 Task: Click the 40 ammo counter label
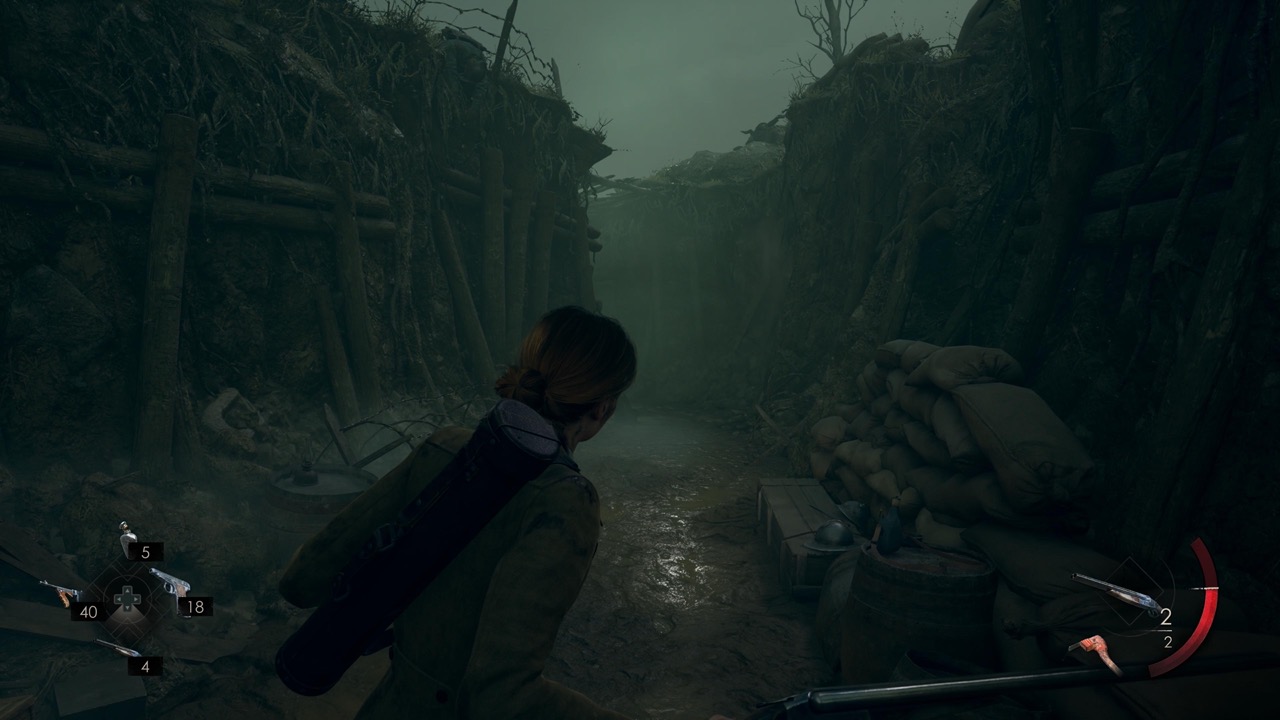pos(89,612)
